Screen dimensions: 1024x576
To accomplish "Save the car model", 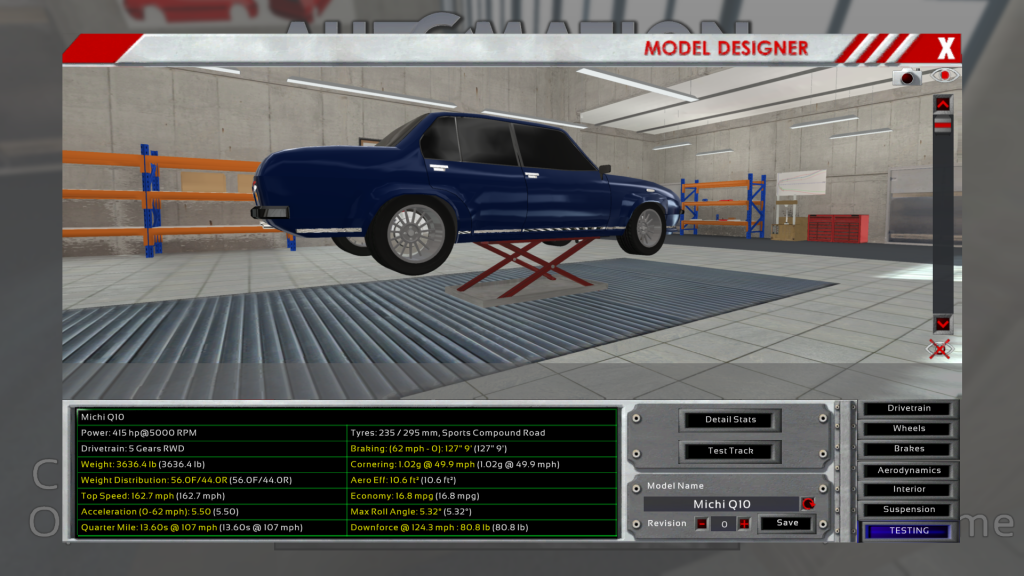I will click(787, 523).
